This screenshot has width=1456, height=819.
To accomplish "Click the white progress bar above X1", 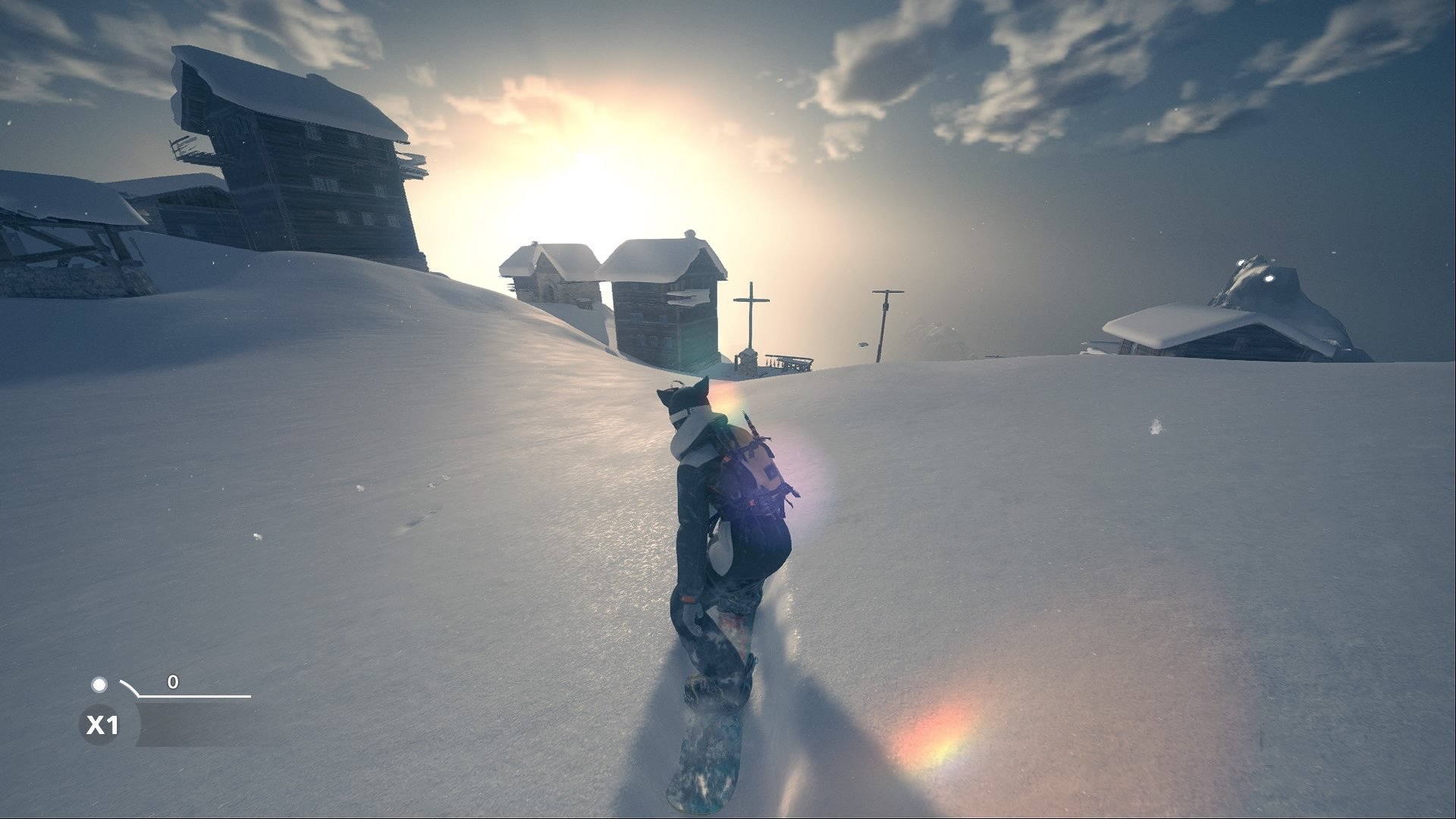I will point(193,695).
